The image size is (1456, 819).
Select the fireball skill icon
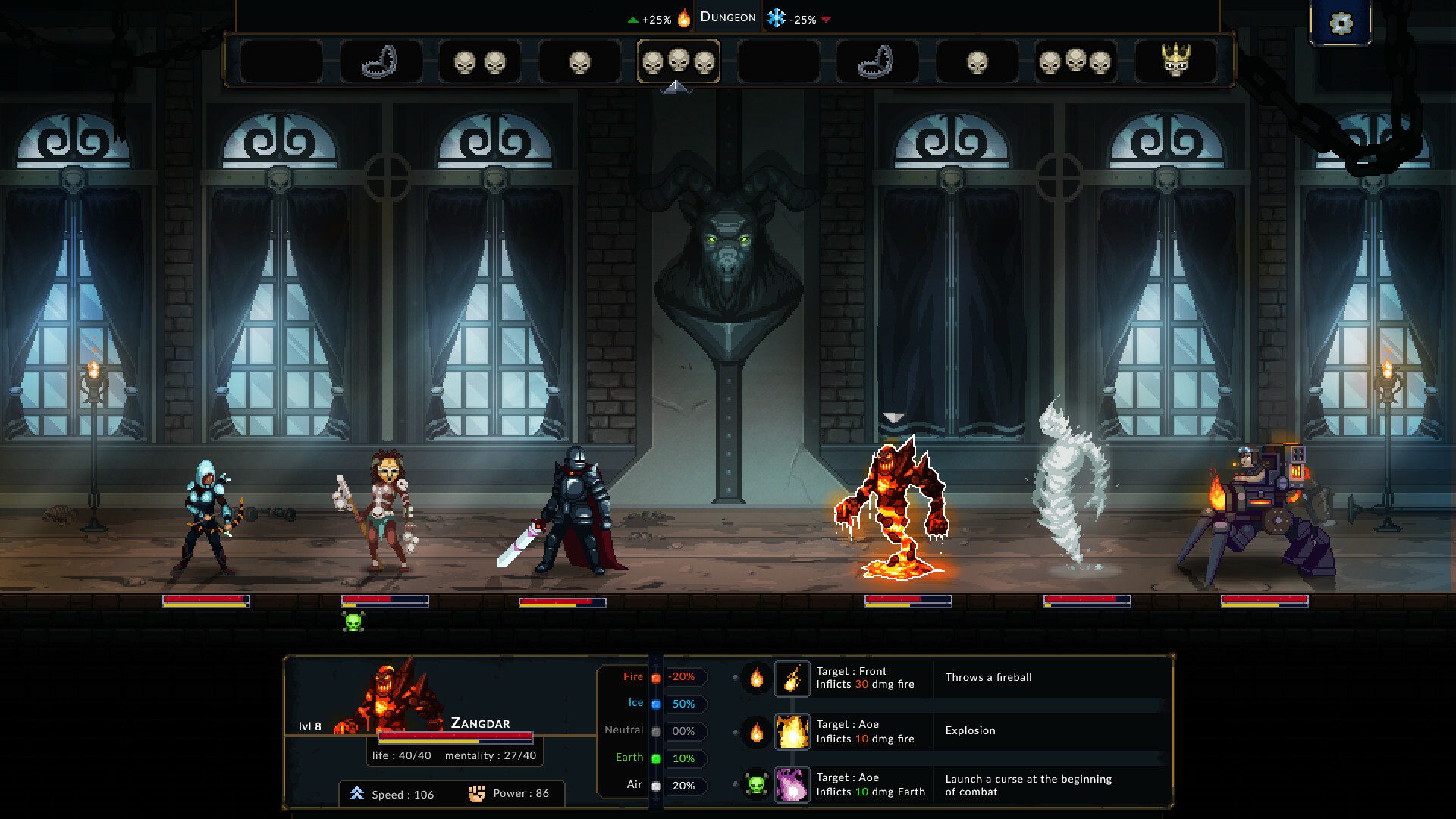[791, 679]
